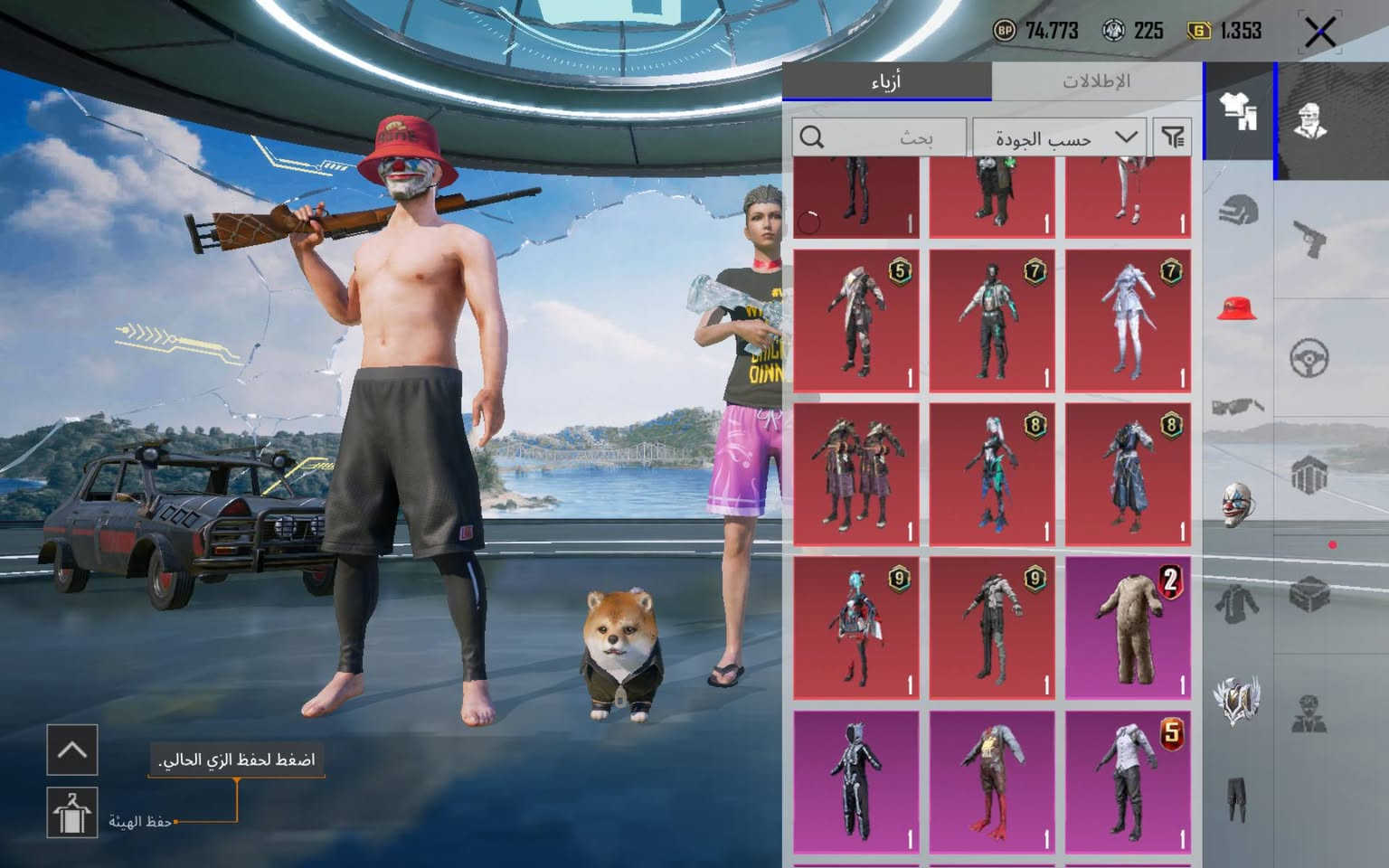This screenshot has height=868, width=1389.
Task: Show the jacket tops category
Action: [1238, 601]
